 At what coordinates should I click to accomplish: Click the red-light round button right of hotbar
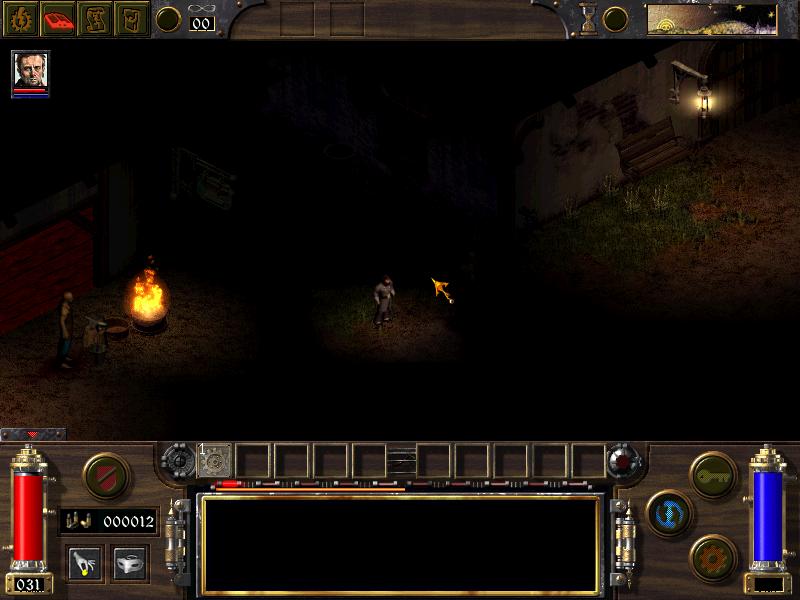[x=623, y=460]
